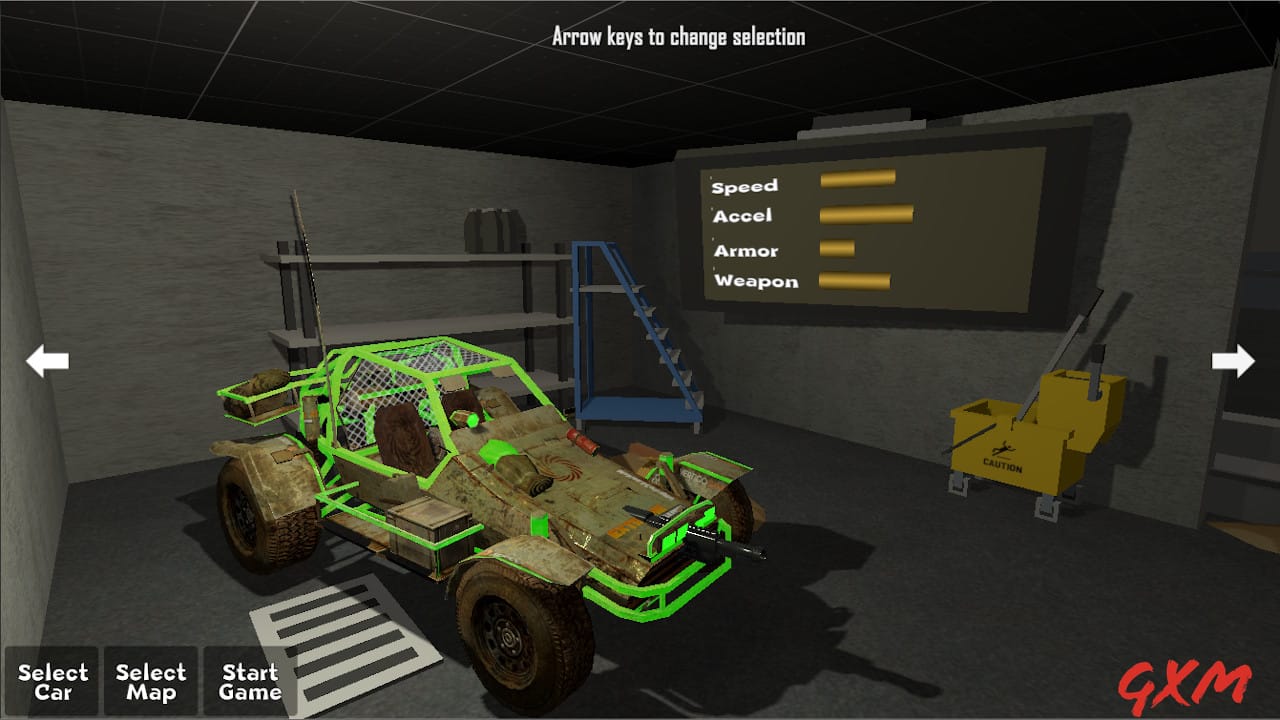Switch to the Select Map screen
The image size is (1280, 720).
tap(150, 682)
